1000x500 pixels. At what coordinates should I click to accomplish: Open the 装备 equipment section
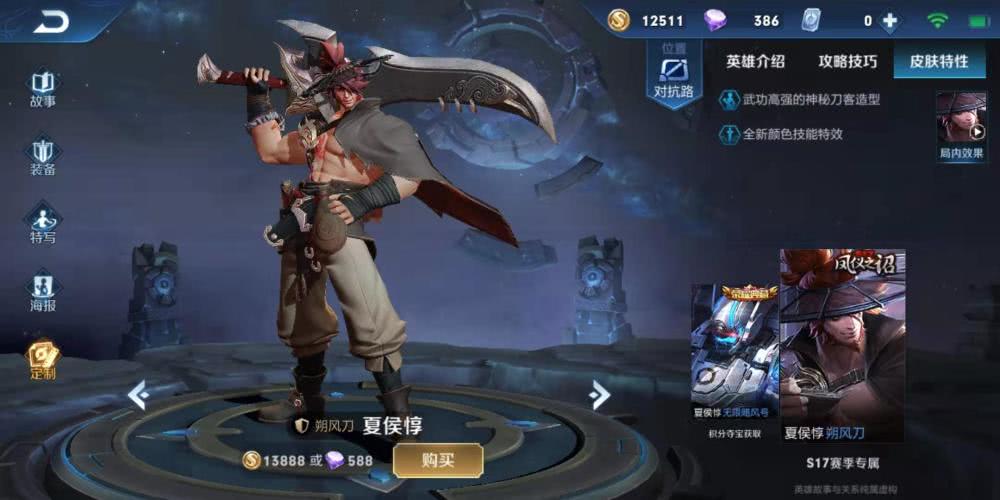(x=43, y=157)
